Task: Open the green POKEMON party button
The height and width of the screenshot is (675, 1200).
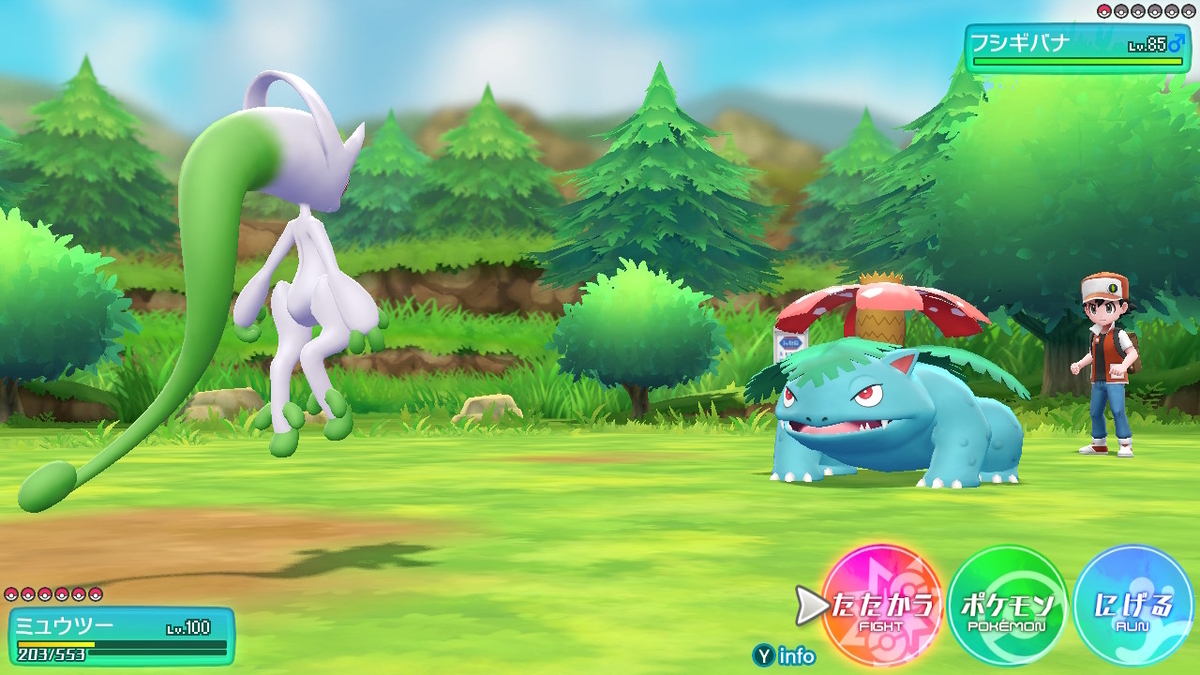Action: point(1007,606)
